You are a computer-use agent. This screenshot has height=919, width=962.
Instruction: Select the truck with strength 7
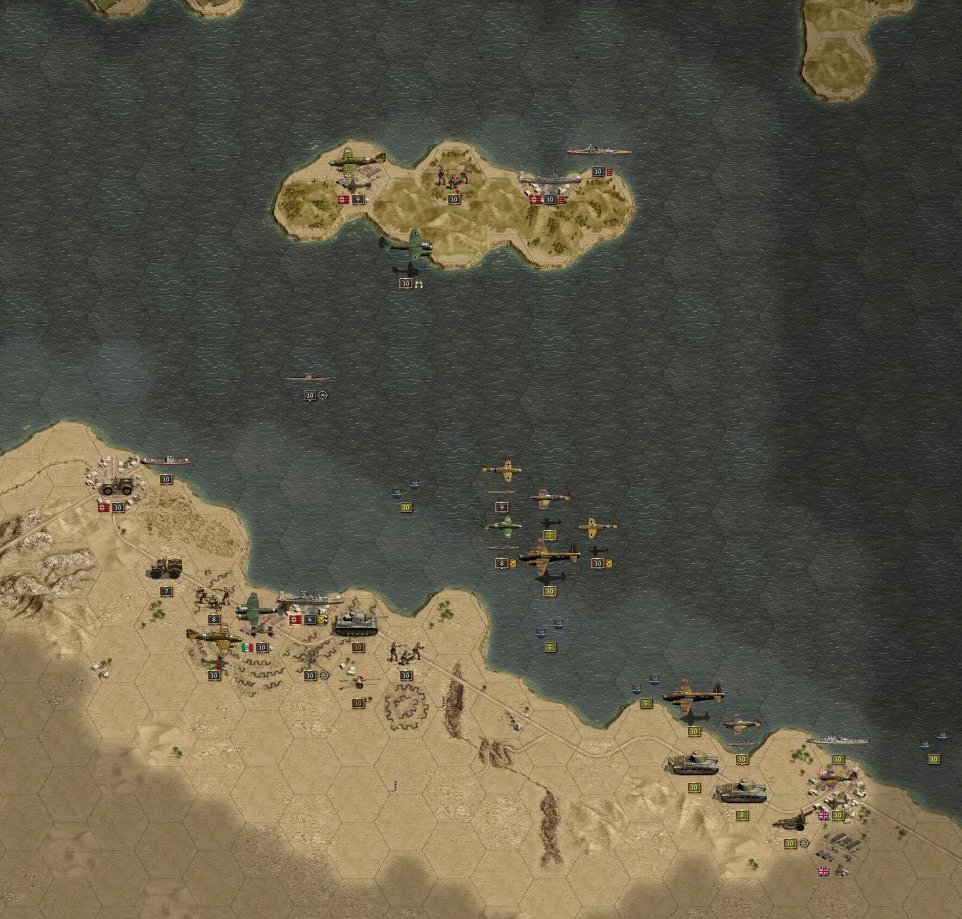coord(165,568)
